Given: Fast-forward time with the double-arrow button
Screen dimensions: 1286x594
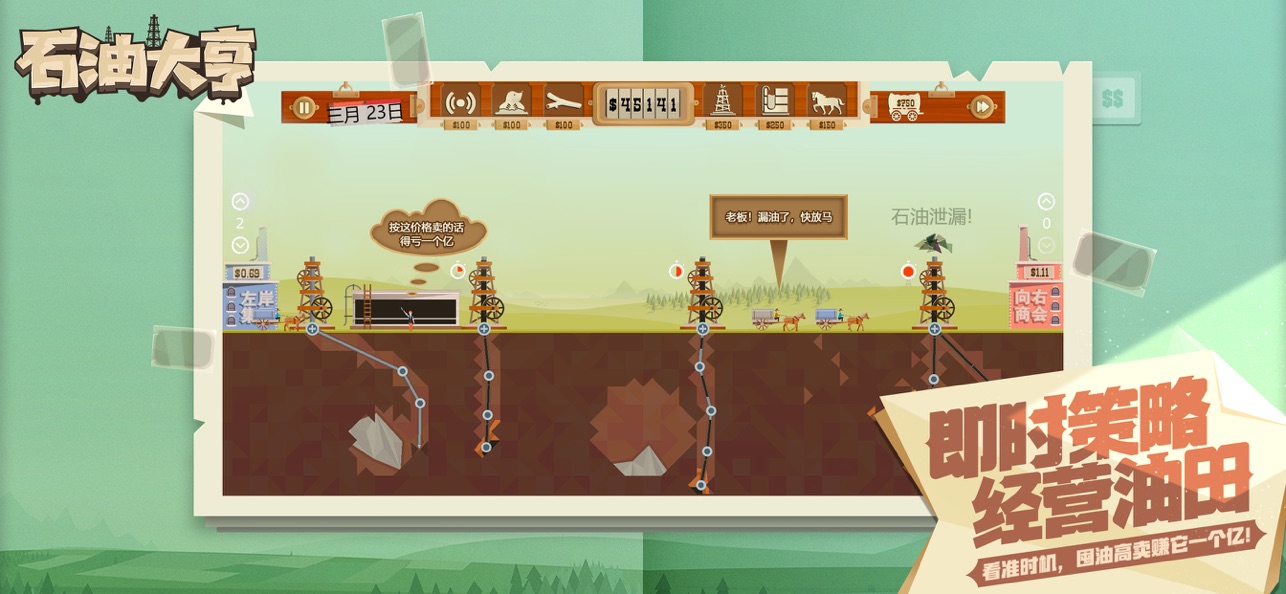Looking at the screenshot, I should 982,106.
